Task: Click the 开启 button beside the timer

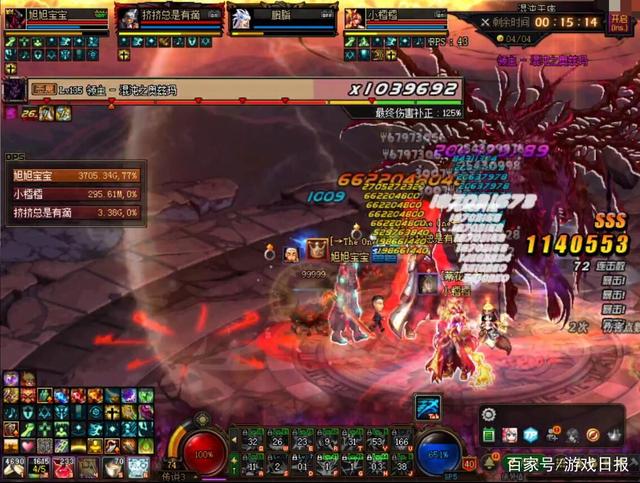Action: pyautogui.click(x=619, y=21)
